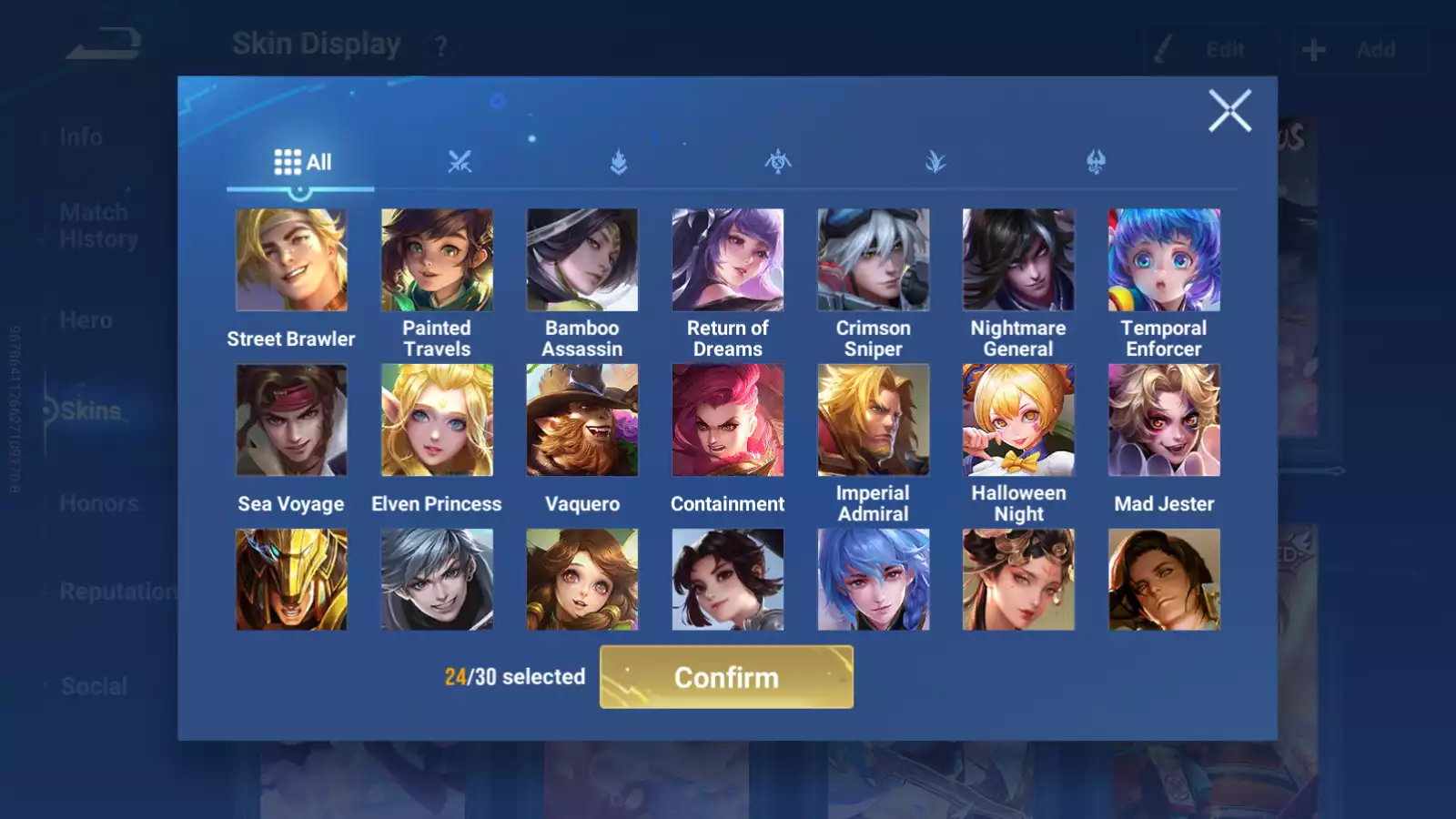Switch to the All category tab
The width and height of the screenshot is (1456, 819).
pos(300,162)
